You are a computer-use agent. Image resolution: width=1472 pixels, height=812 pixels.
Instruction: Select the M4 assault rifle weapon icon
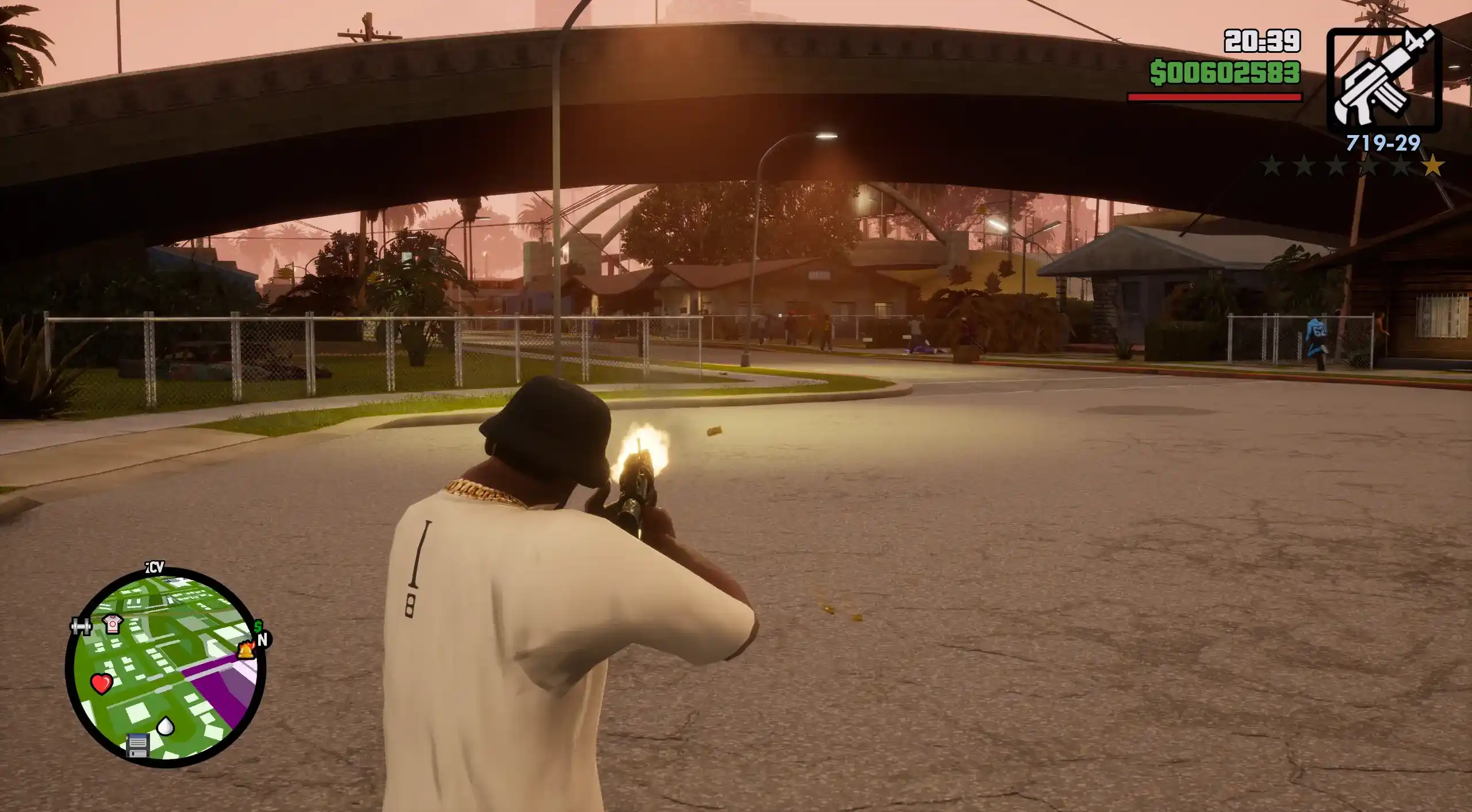(1383, 79)
